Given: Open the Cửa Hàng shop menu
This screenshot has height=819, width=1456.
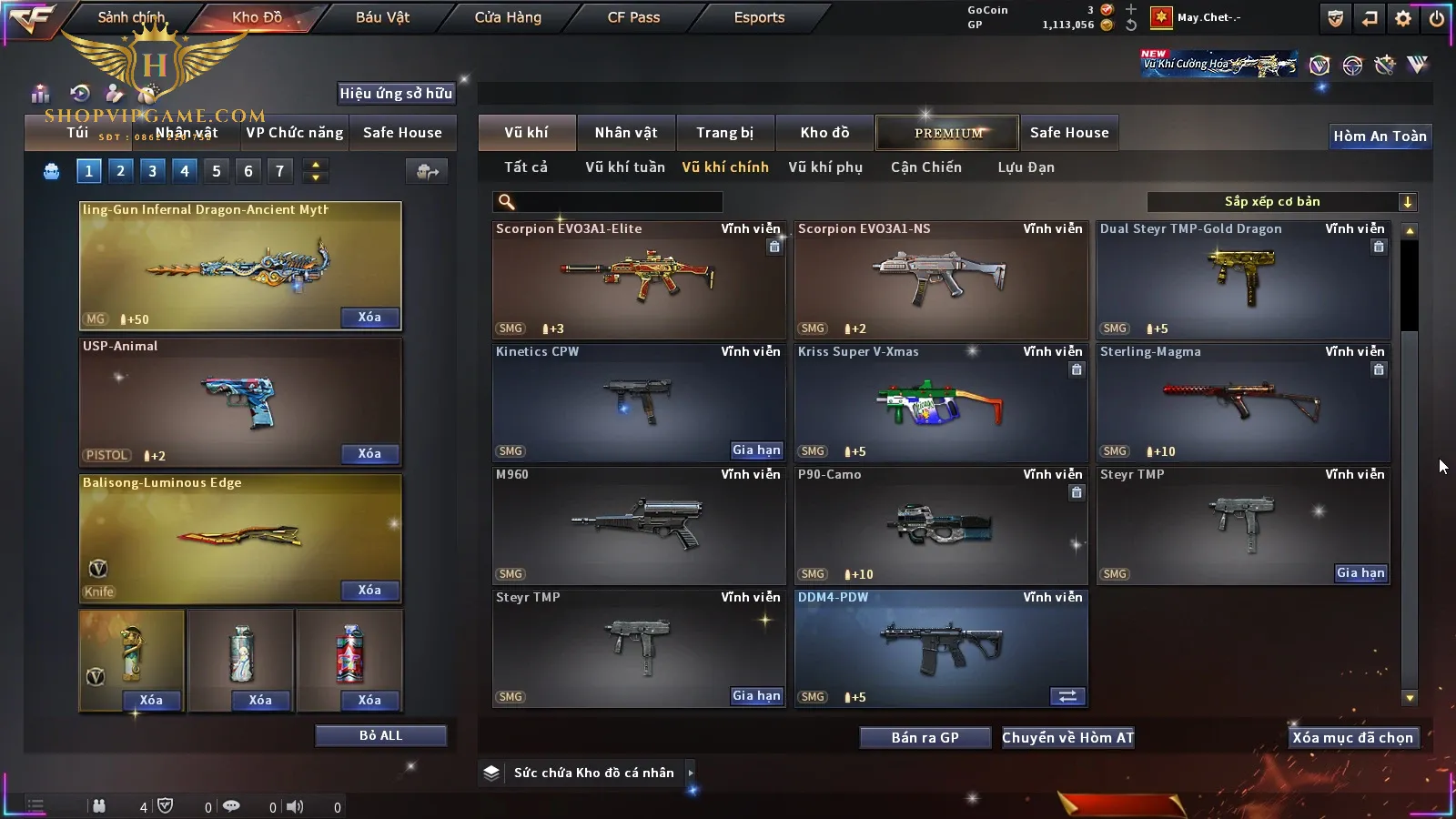Looking at the screenshot, I should coord(508,17).
